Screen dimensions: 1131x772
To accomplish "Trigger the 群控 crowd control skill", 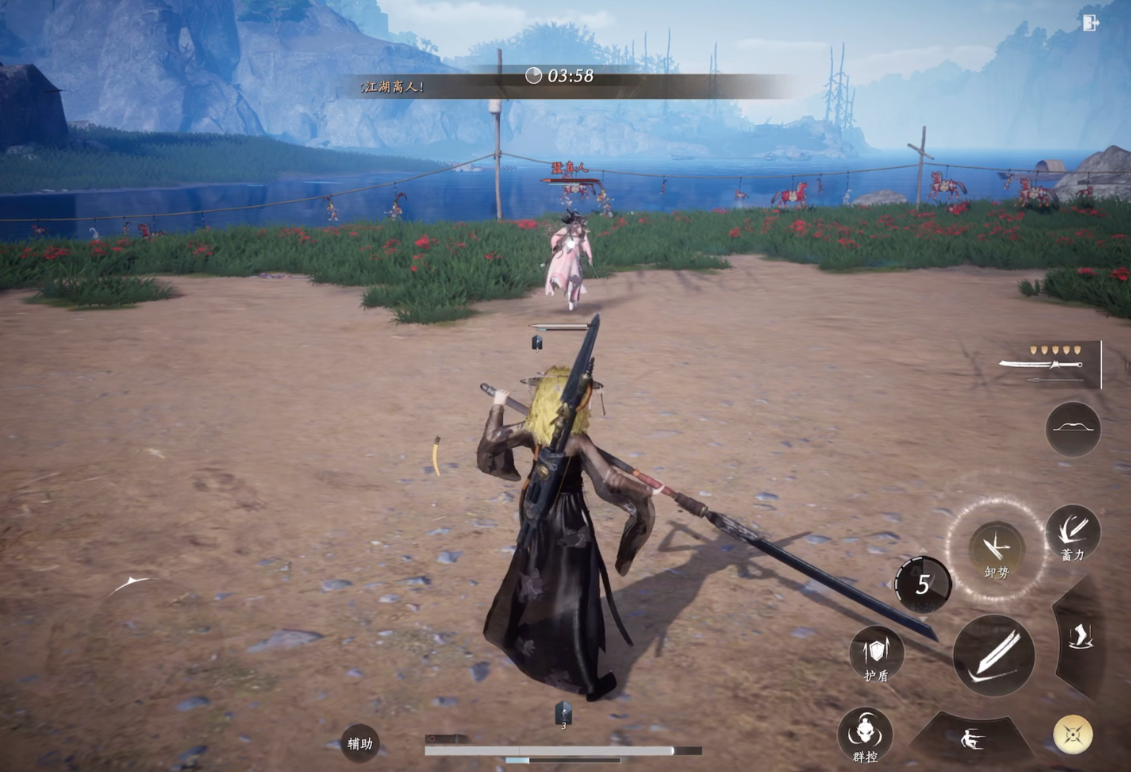I will click(865, 735).
